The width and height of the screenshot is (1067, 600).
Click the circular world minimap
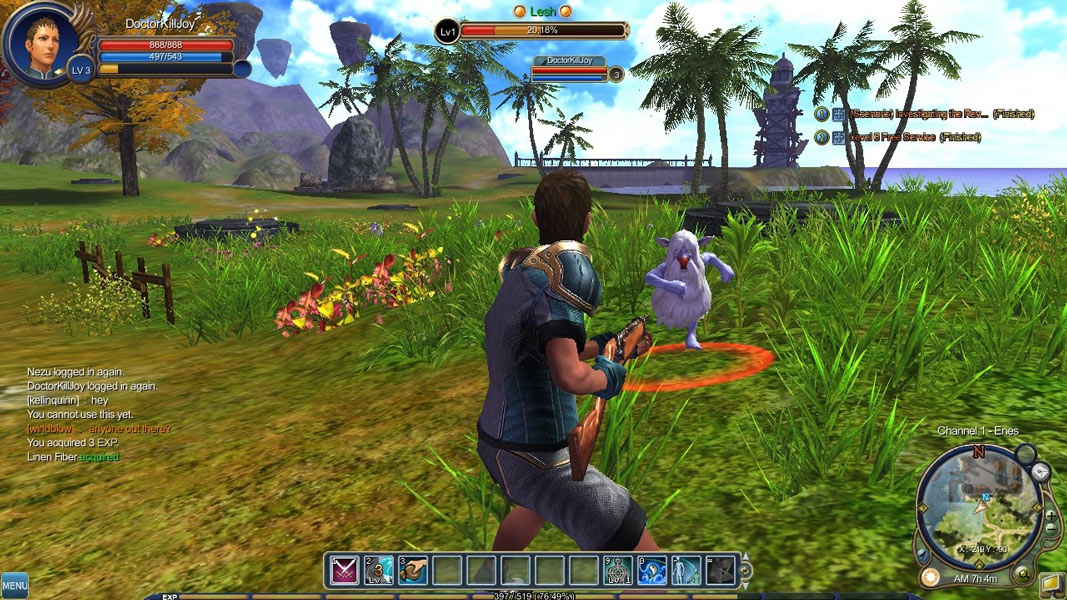[x=979, y=507]
